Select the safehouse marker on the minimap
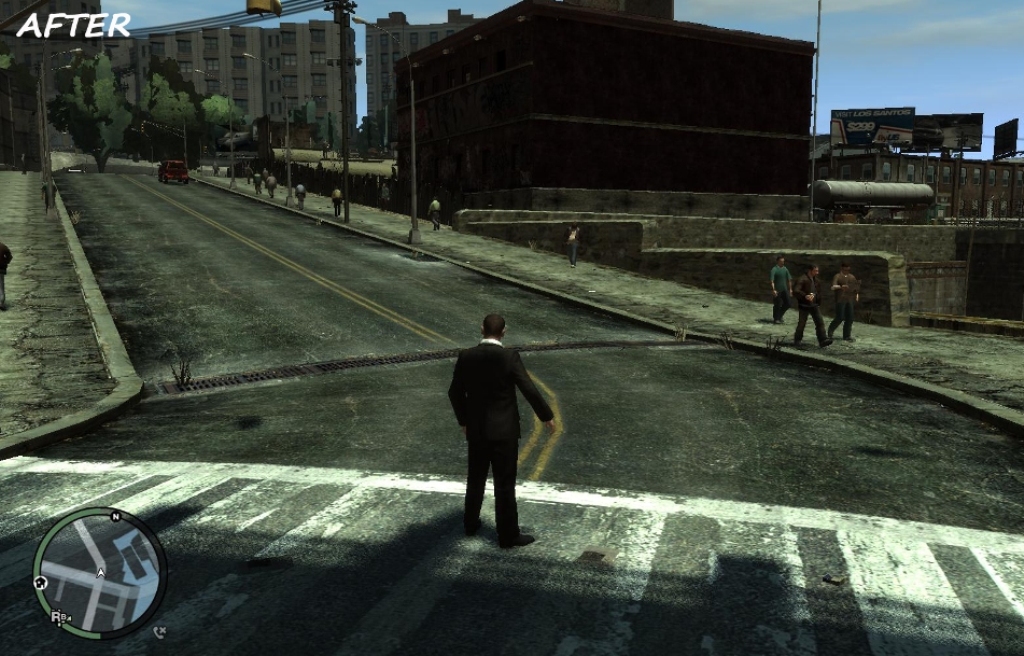Image resolution: width=1024 pixels, height=656 pixels. click(41, 581)
